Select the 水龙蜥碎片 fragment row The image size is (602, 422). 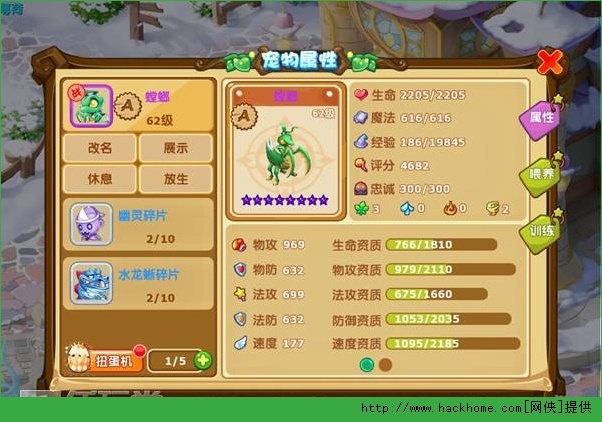point(138,283)
